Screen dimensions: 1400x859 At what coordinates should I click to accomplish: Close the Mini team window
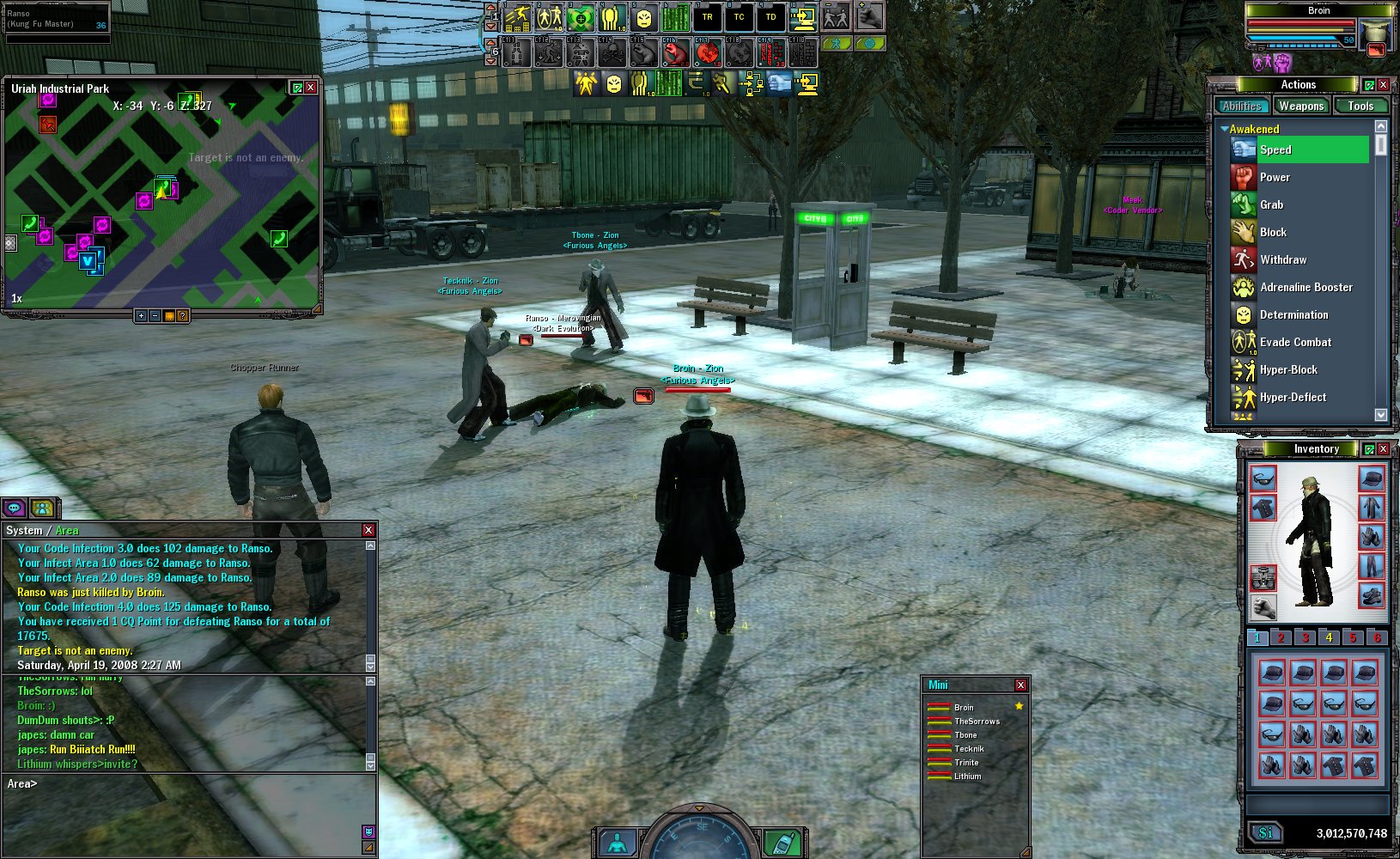coord(1020,685)
